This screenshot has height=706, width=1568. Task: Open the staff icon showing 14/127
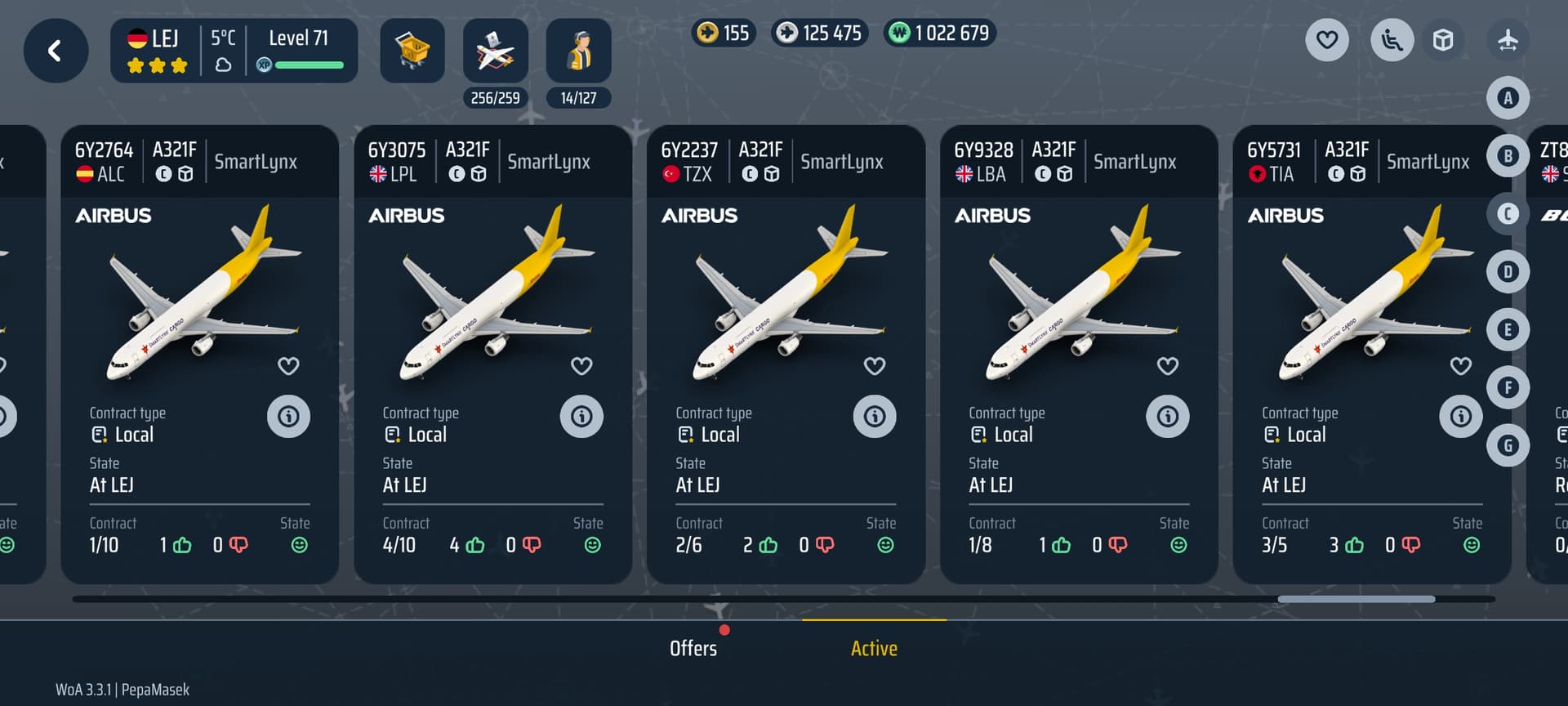pos(578,51)
